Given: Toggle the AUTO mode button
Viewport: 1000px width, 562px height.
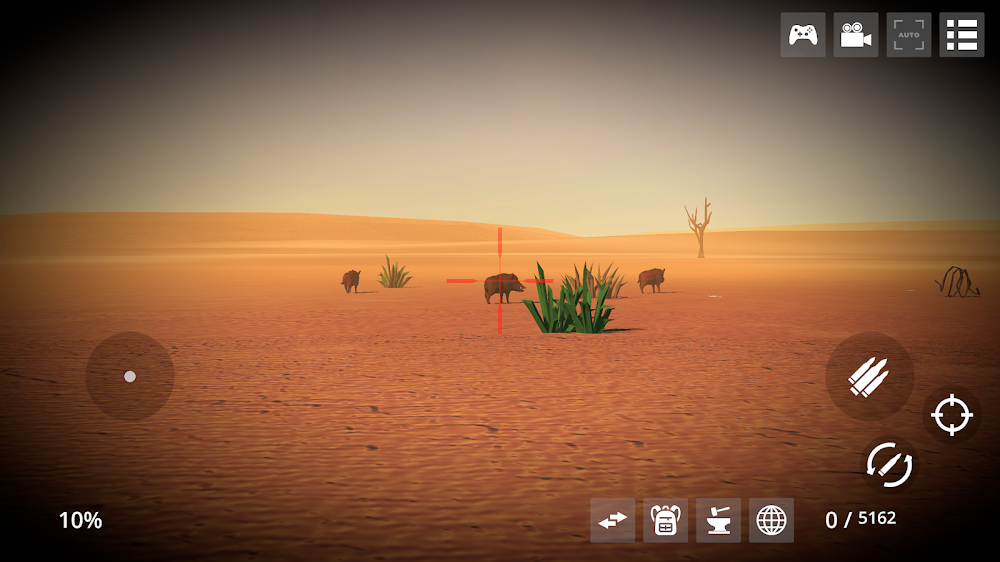Looking at the screenshot, I should [909, 35].
